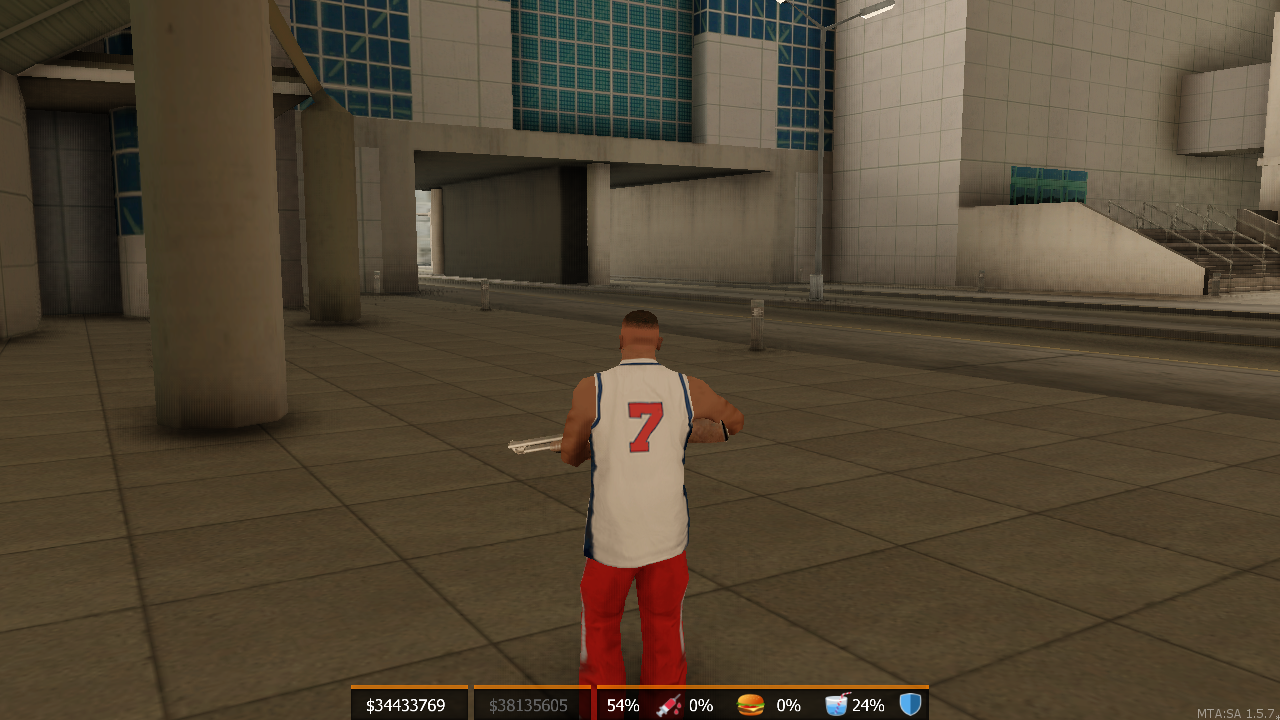Viewport: 1280px width, 720px height.
Task: Click the health percentage indicator
Action: [x=623, y=705]
